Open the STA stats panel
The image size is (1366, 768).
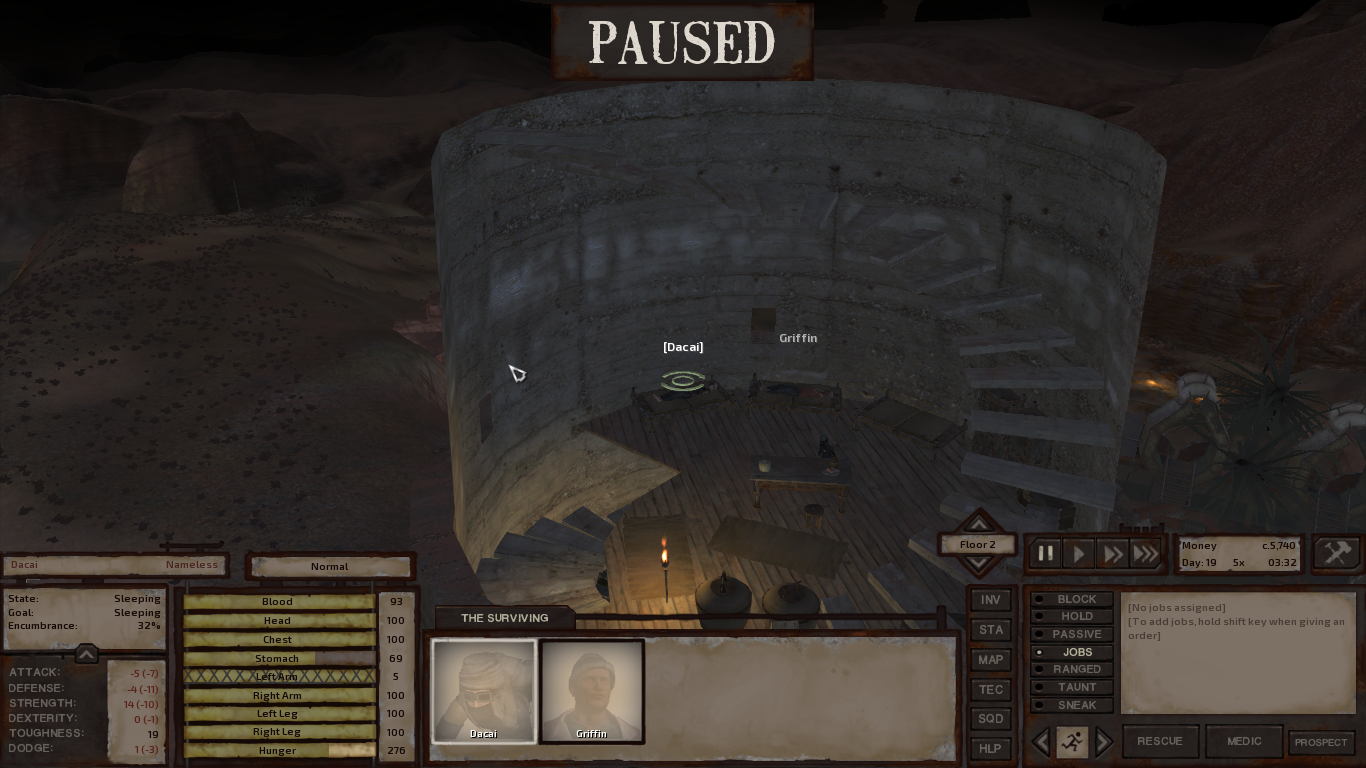(990, 630)
